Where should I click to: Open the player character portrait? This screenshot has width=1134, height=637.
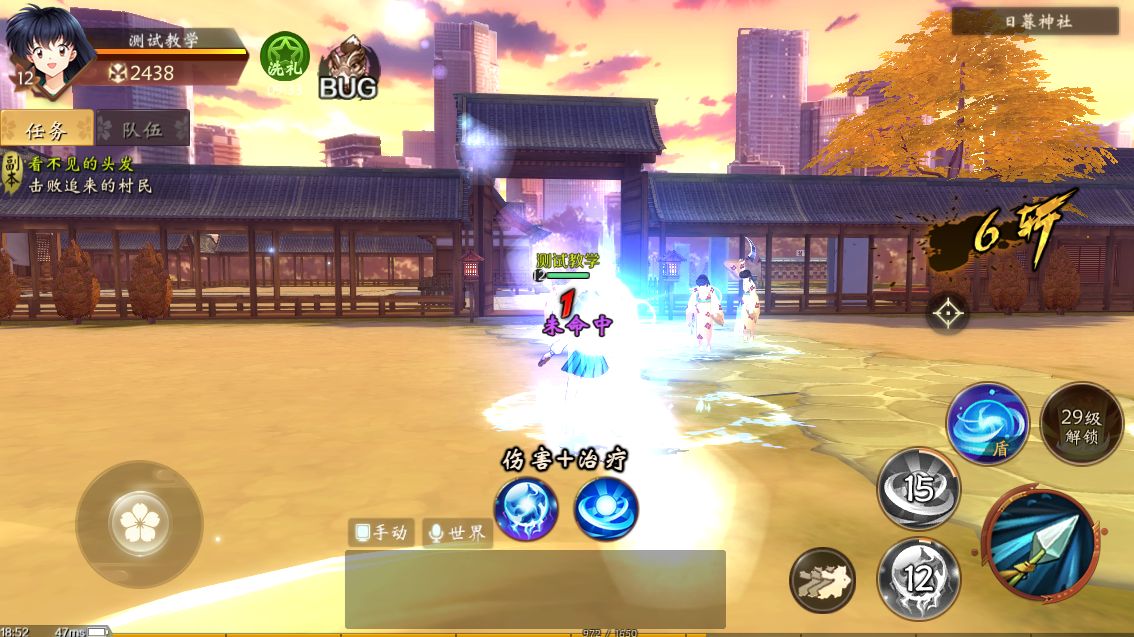[40, 52]
